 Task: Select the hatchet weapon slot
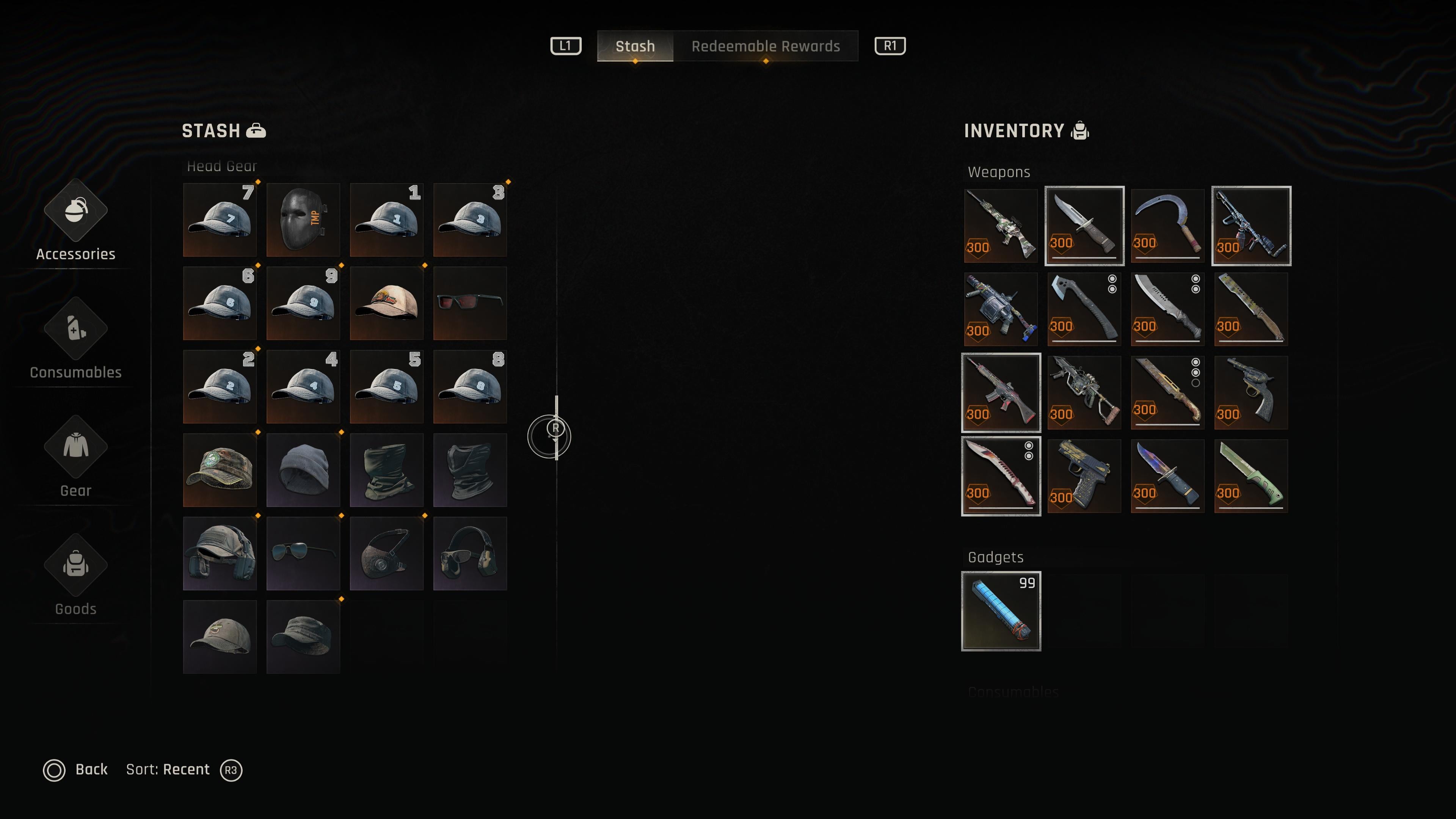pyautogui.click(x=1084, y=309)
